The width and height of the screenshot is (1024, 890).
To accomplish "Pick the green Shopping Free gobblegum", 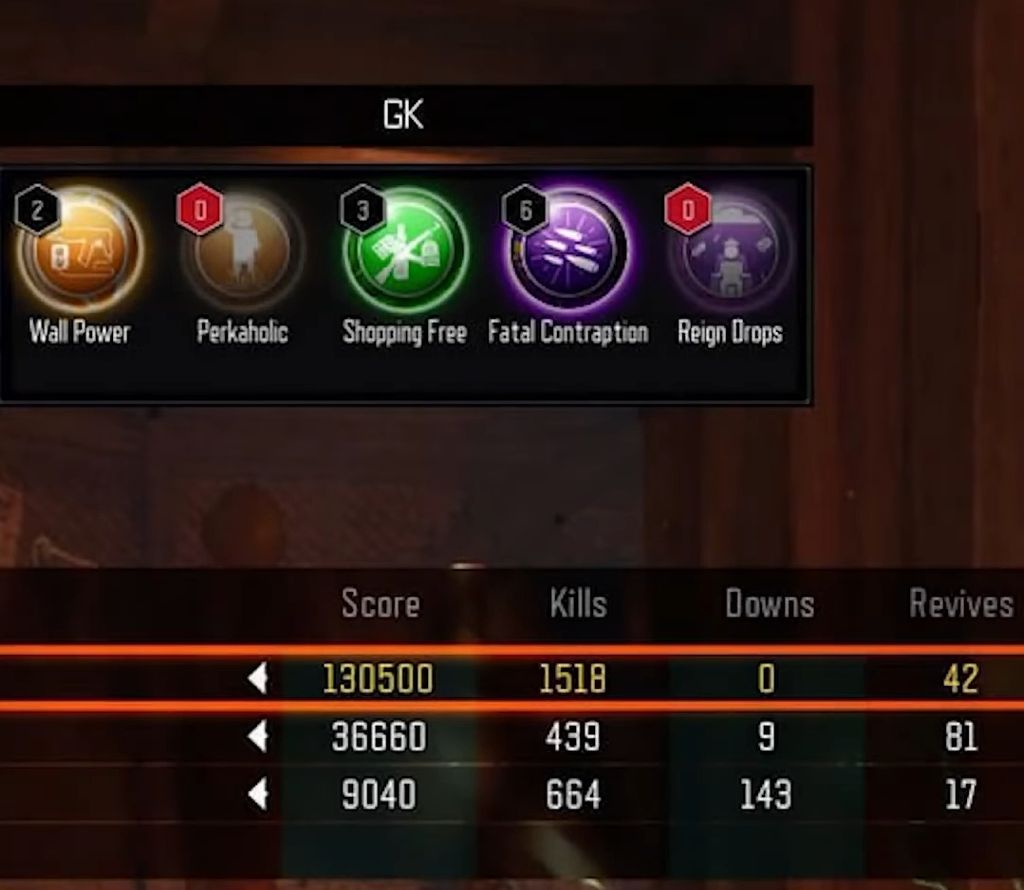I will tap(405, 249).
